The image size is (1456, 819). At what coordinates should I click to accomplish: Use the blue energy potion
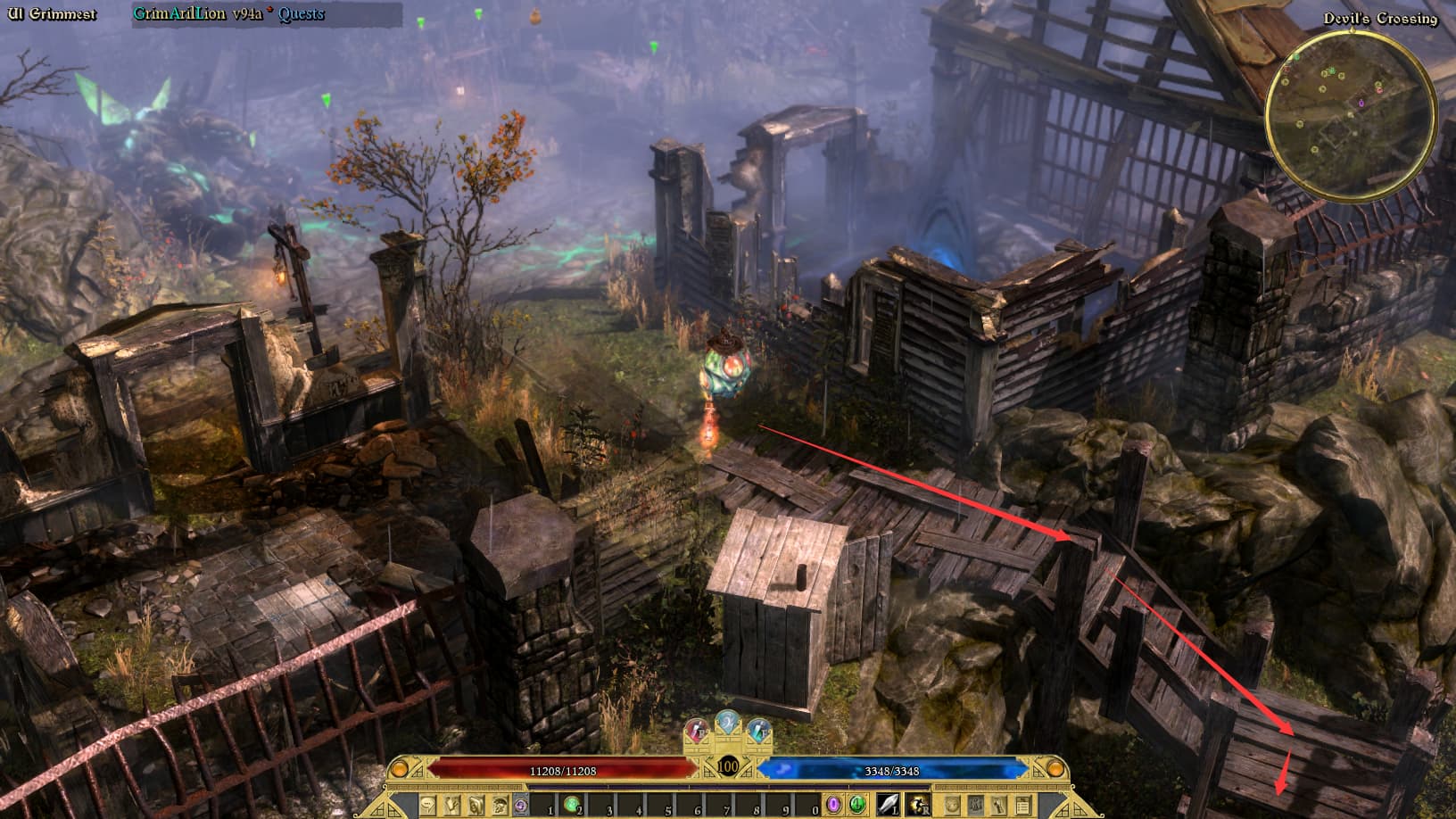tap(758, 732)
